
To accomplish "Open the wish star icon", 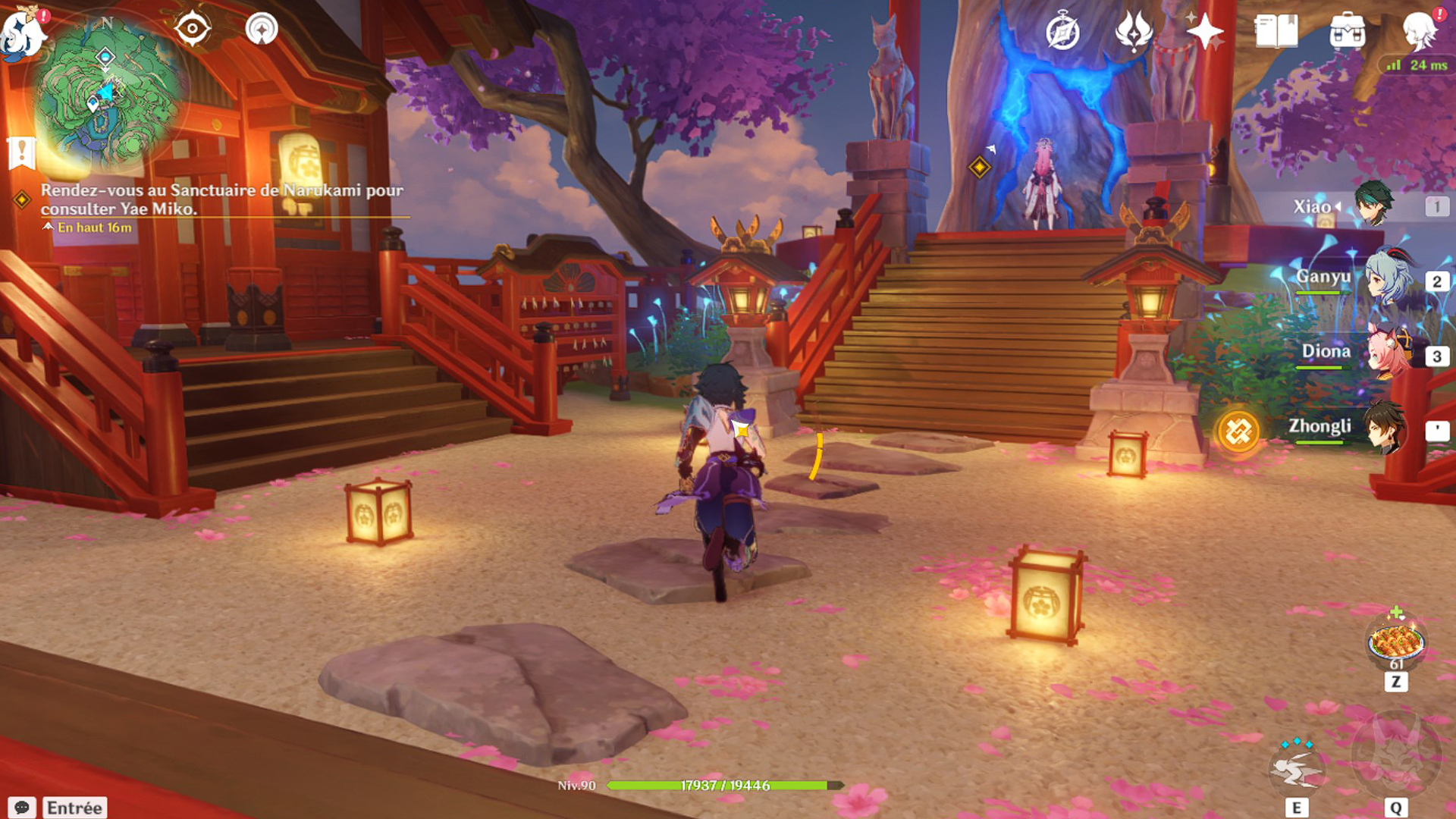I will pos(1204,32).
